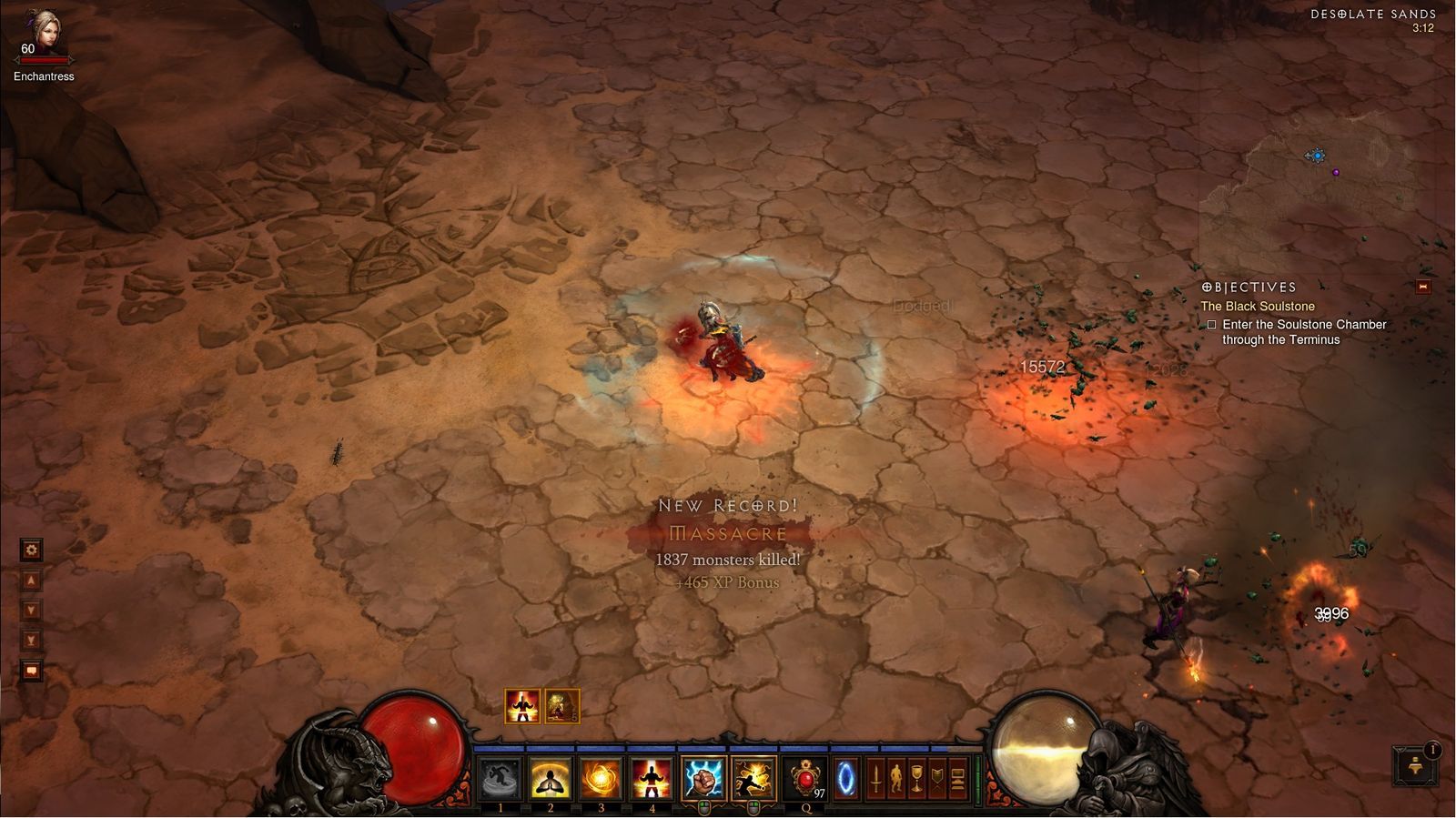1456x818 pixels.
Task: Use the praying monk skill in slot 2
Action: [551, 779]
